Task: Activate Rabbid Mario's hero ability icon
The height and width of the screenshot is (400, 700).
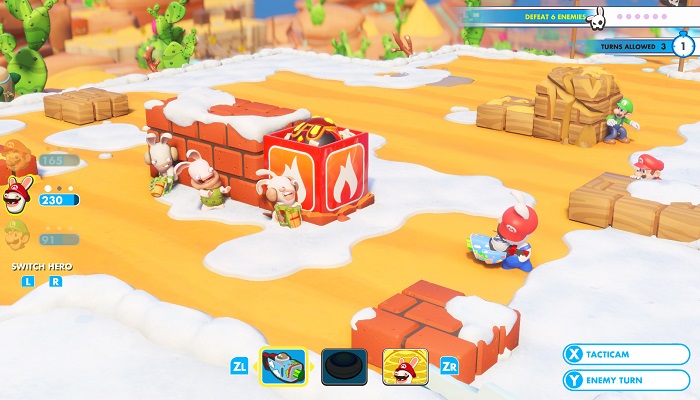Action: click(x=405, y=367)
